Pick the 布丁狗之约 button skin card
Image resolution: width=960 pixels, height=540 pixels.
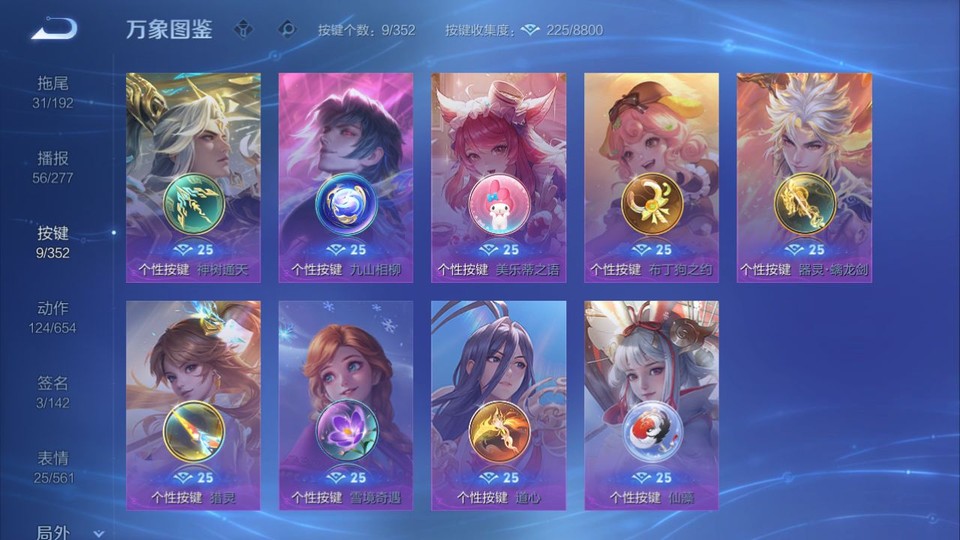(651, 178)
